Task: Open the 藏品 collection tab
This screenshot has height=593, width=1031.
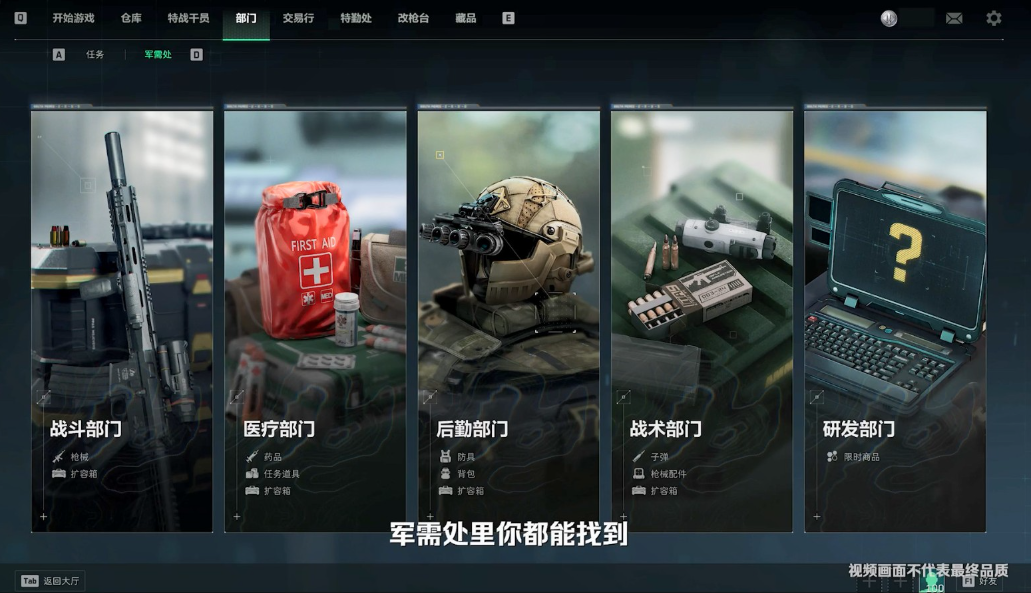Action: pyautogui.click(x=465, y=18)
